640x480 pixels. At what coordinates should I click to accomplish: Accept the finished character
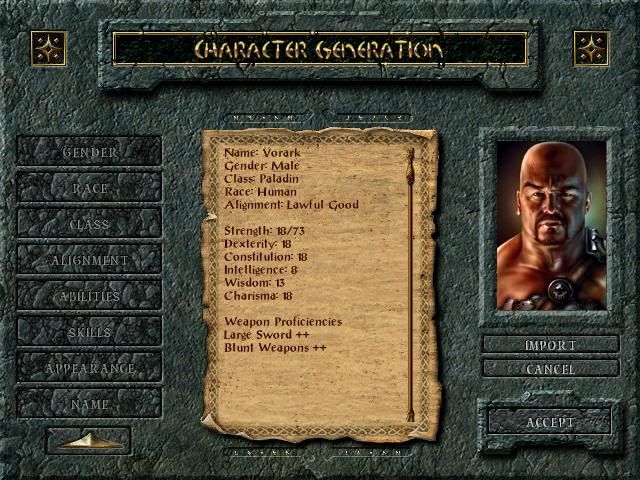(x=550, y=422)
